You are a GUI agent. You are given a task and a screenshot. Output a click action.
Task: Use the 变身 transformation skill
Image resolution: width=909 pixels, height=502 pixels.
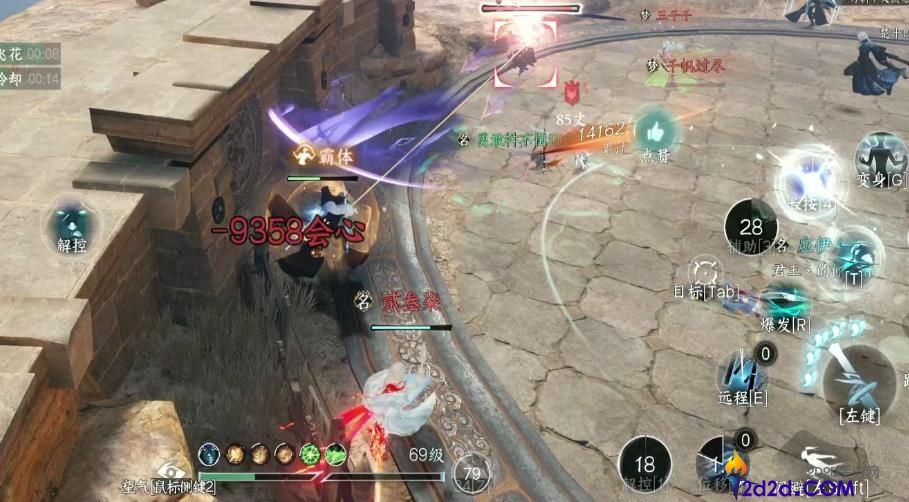click(881, 158)
